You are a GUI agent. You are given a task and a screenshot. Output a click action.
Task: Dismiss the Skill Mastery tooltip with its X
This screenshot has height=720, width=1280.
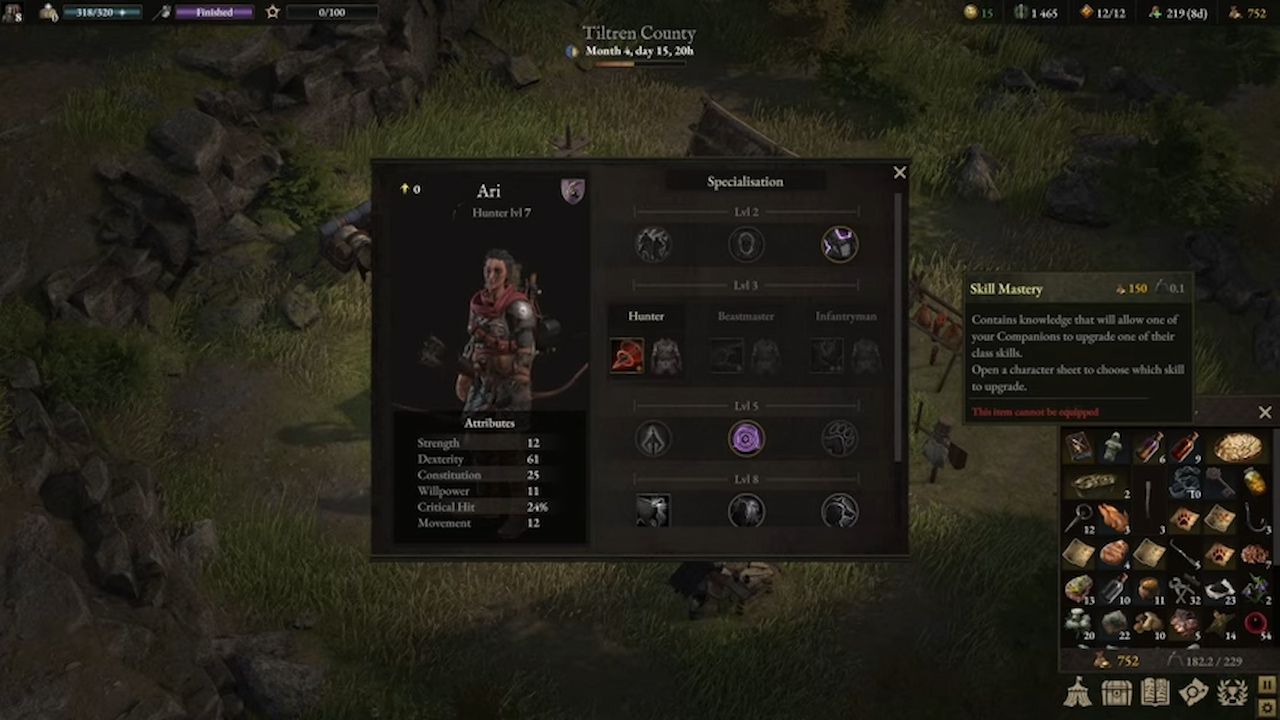1265,412
